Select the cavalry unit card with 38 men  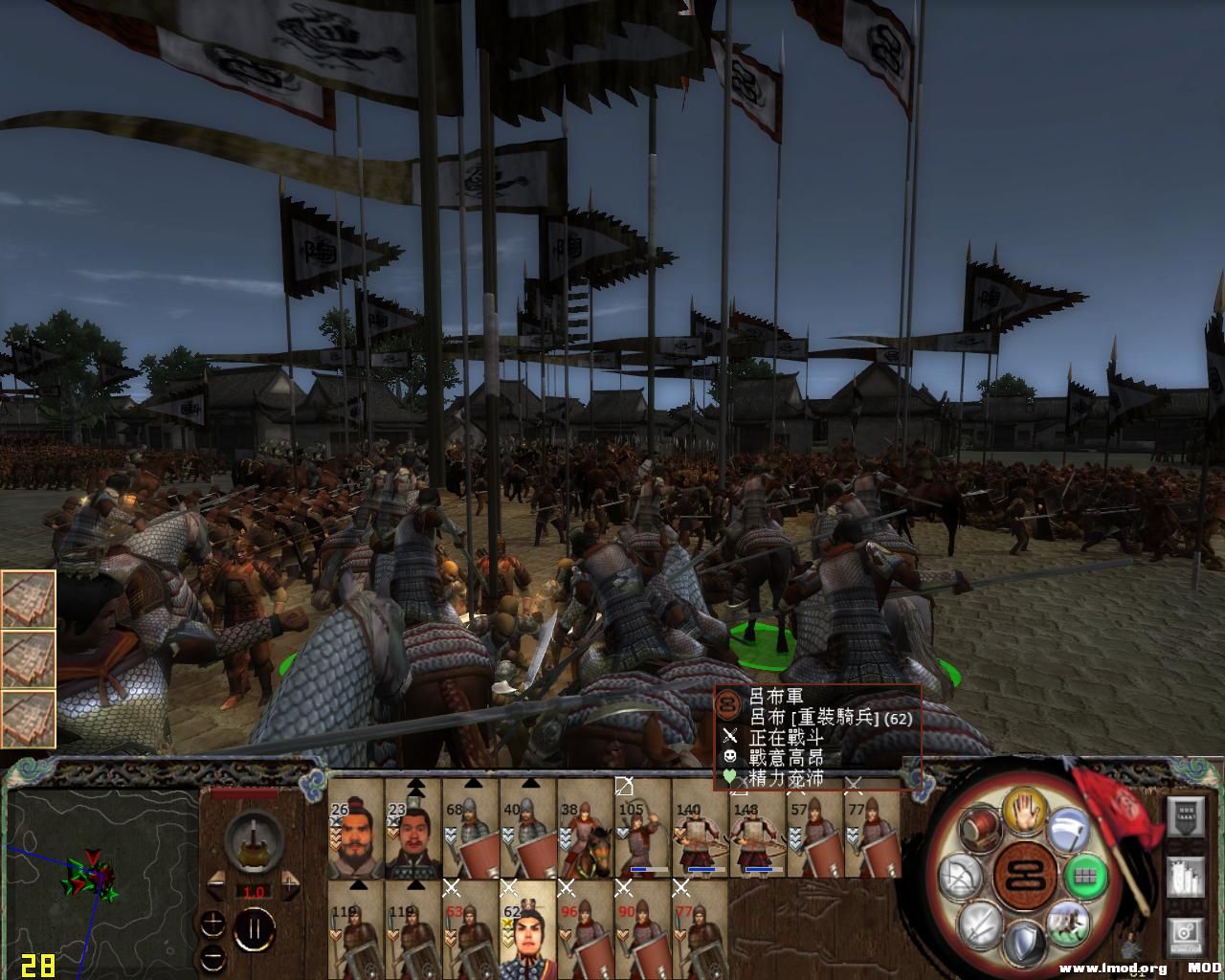click(586, 829)
